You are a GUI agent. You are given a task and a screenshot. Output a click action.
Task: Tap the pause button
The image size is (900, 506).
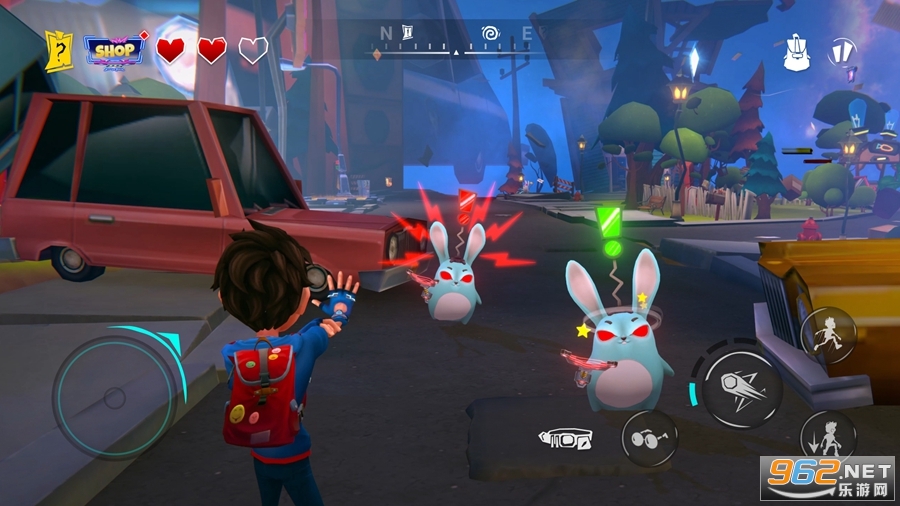pos(842,51)
